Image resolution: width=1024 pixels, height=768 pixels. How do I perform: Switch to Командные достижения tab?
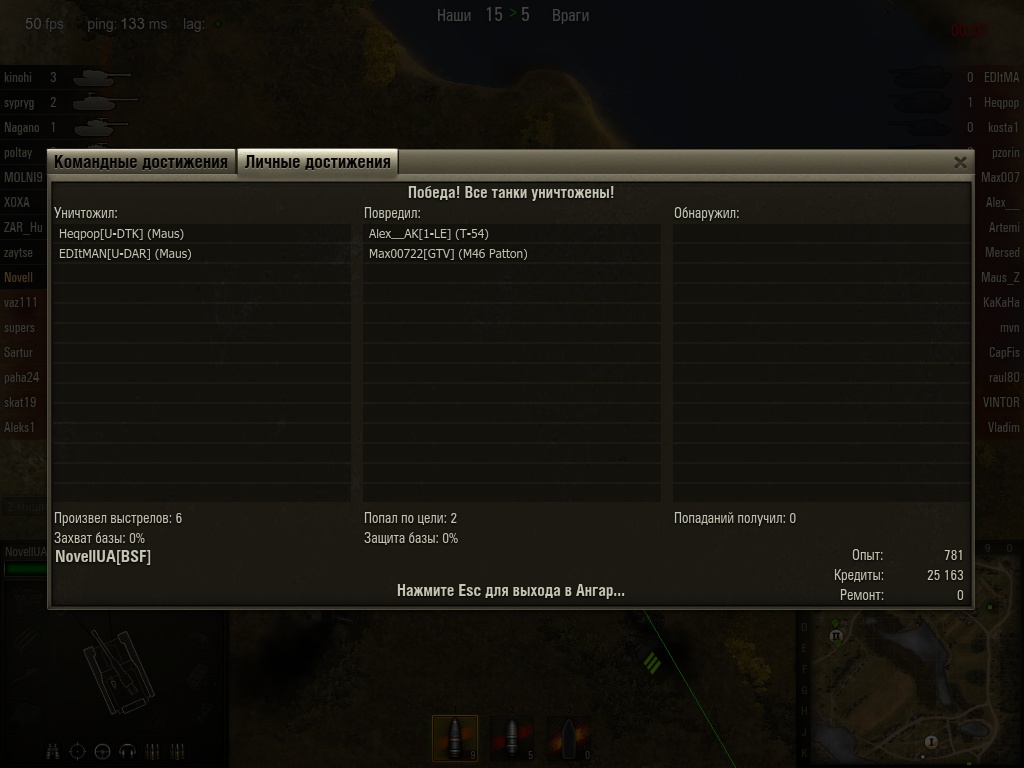tap(141, 162)
